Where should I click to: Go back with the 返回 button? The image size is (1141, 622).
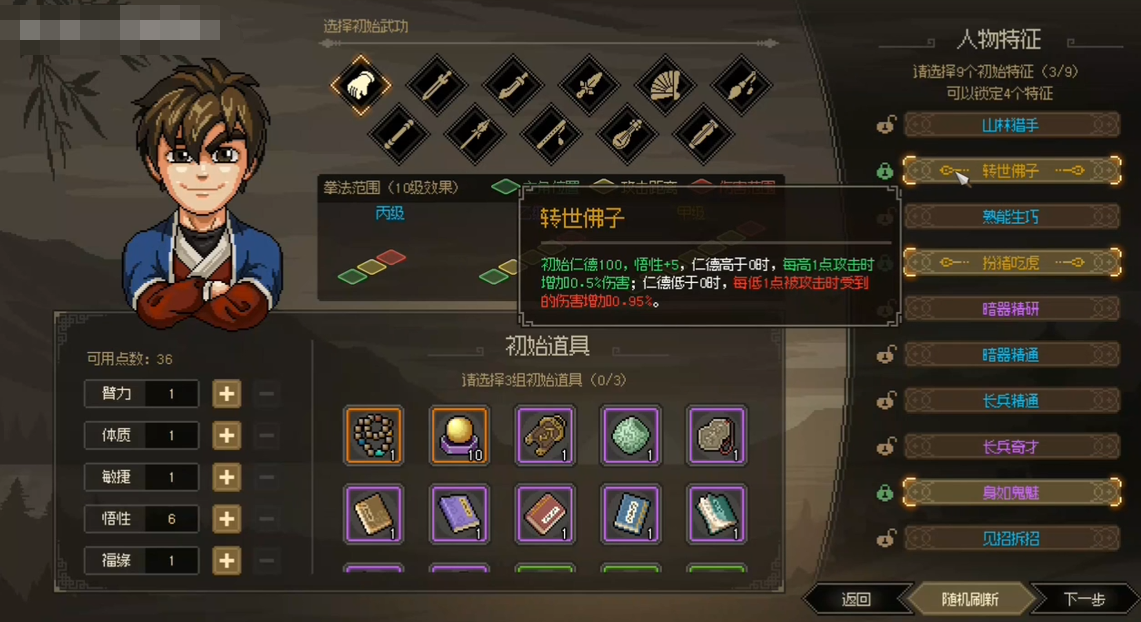(856, 600)
